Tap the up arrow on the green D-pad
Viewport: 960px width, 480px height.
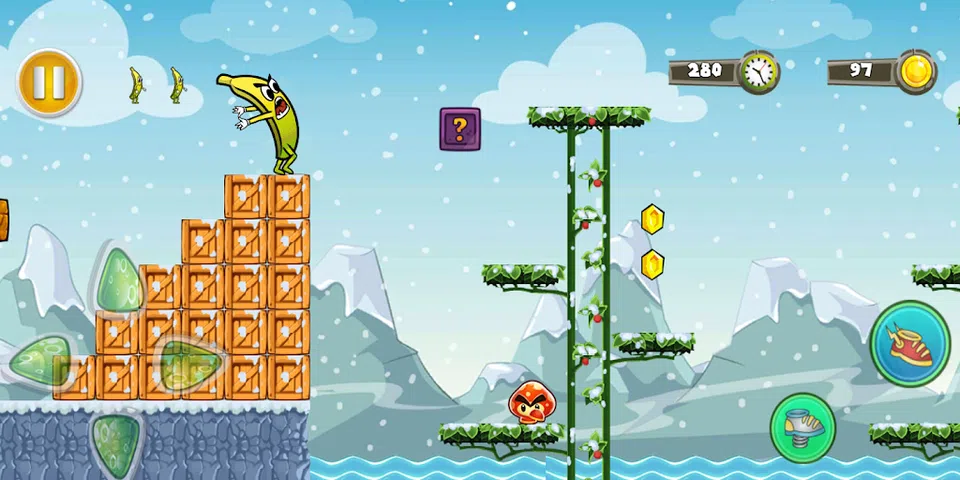pos(117,281)
